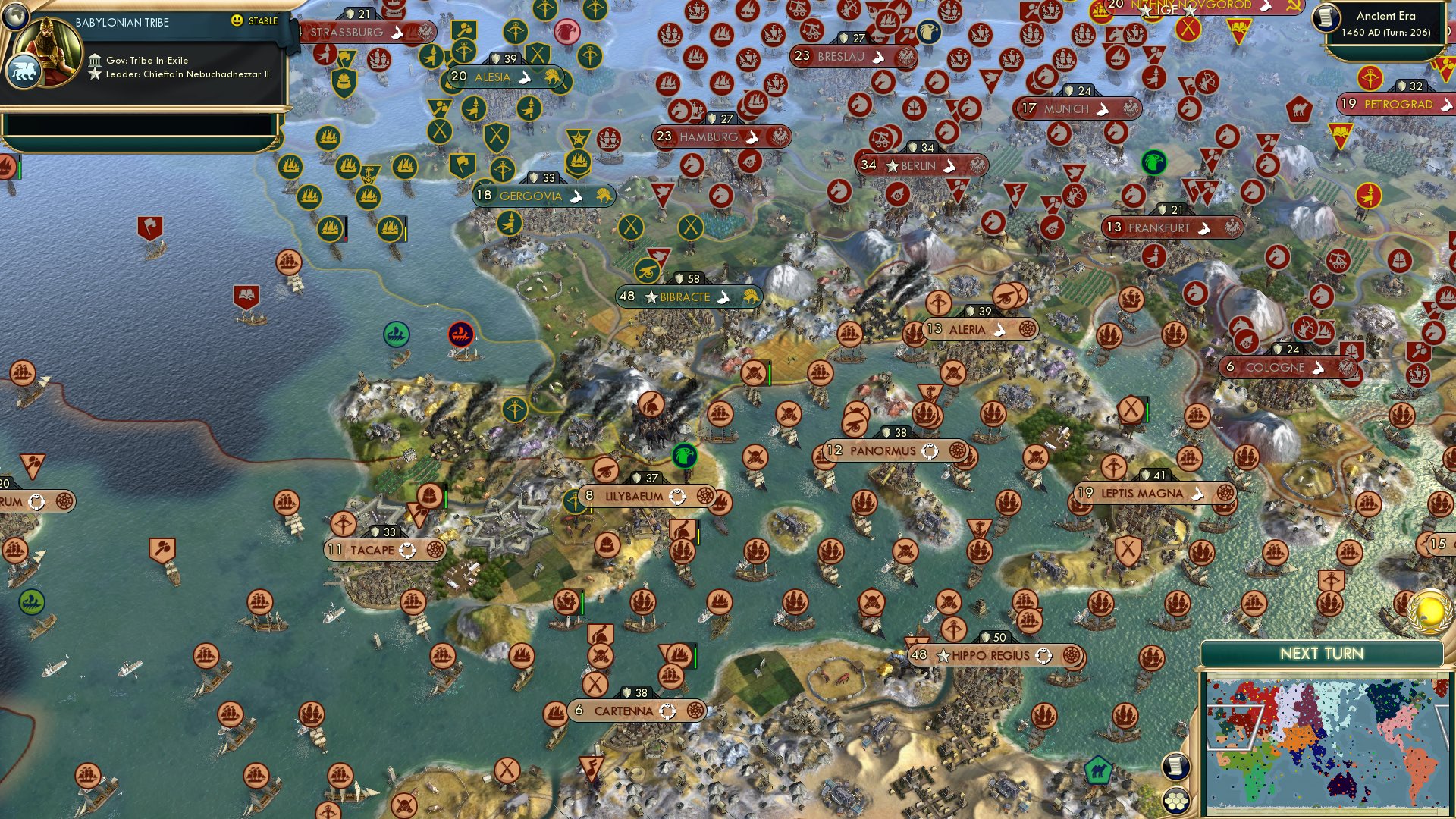This screenshot has height=819, width=1456.
Task: Select the camel caravan icon near Petrograd
Action: pyautogui.click(x=1298, y=108)
